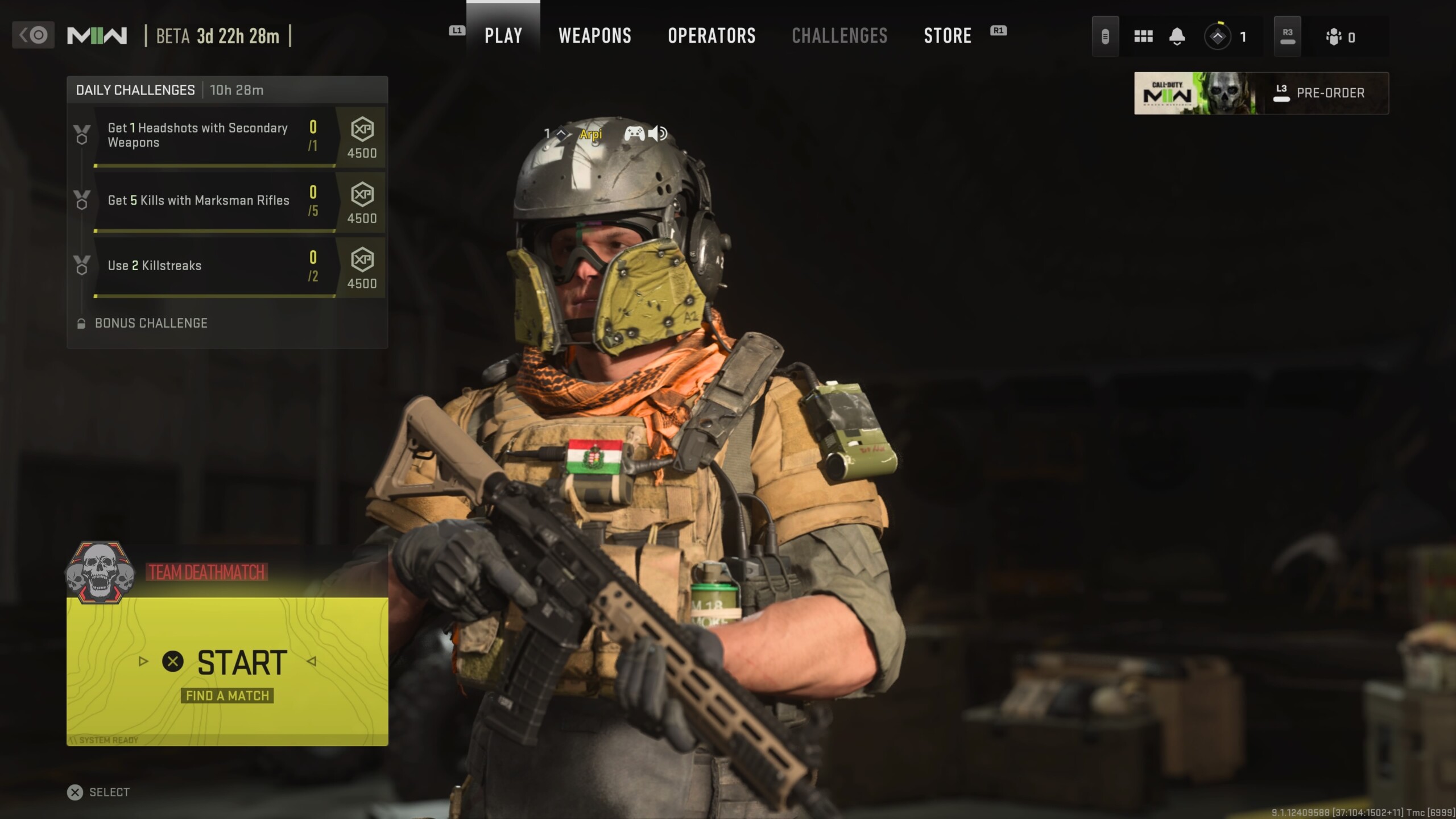Click the Pre-Order banner
Viewport: 1456px width, 819px height.
tap(1261, 93)
